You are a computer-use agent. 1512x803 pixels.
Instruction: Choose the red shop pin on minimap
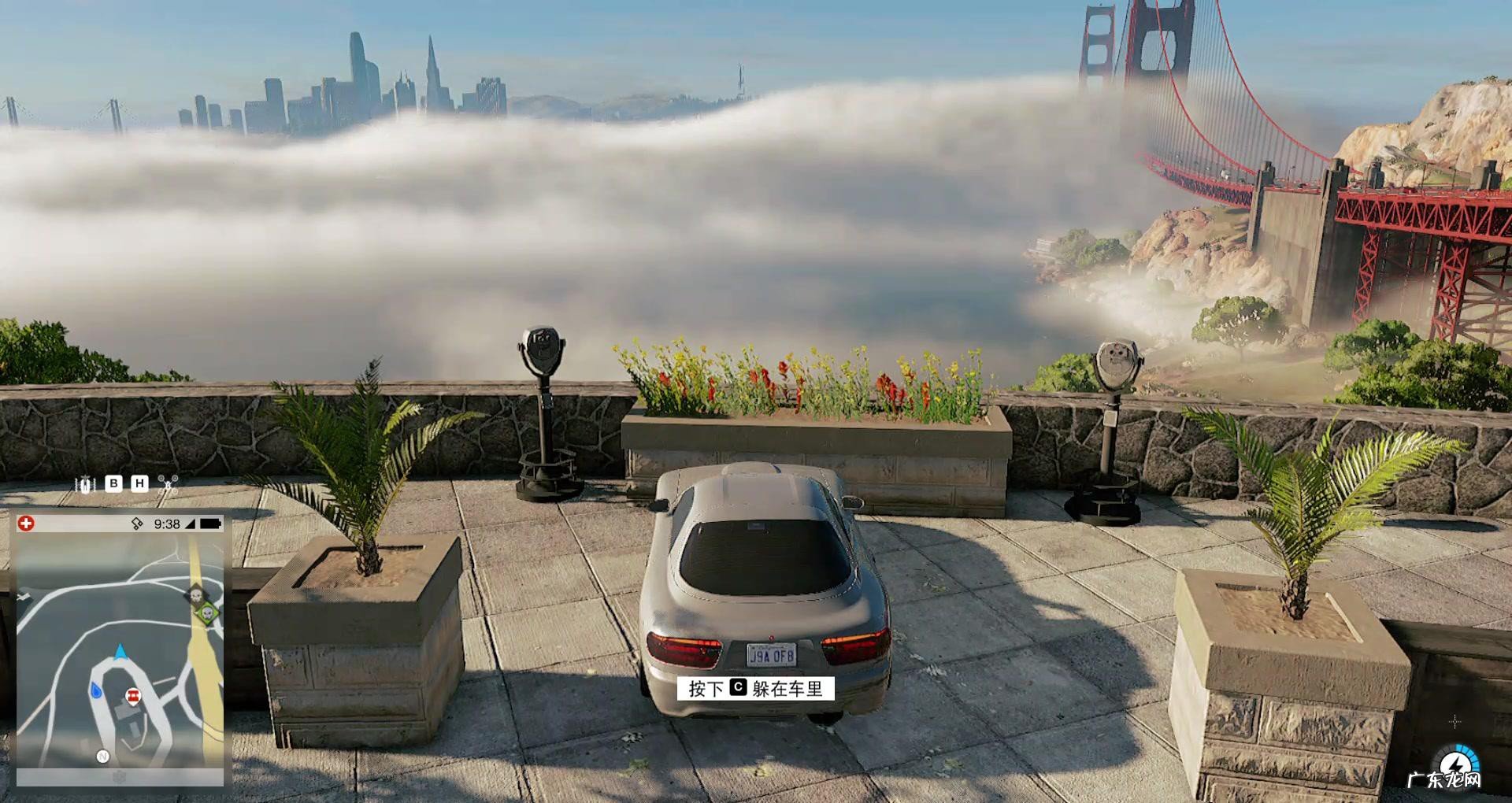[132, 696]
